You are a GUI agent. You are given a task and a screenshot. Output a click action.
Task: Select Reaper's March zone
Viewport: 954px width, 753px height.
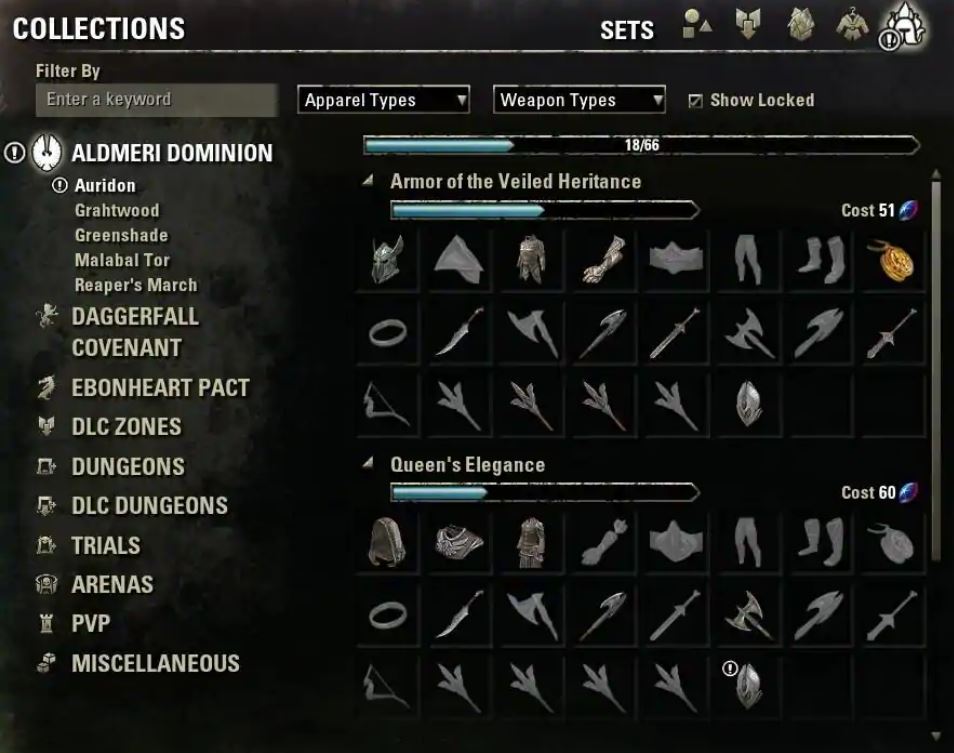(x=135, y=285)
